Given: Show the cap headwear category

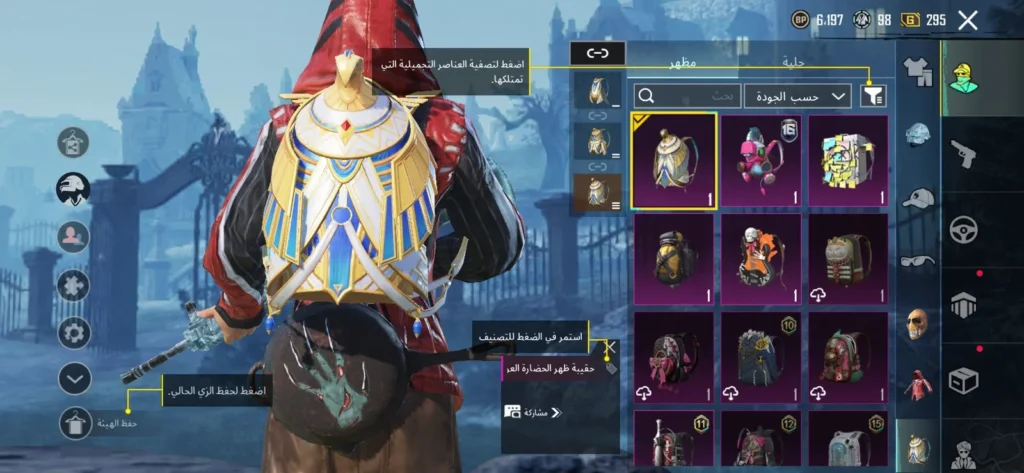Looking at the screenshot, I should point(917,198).
